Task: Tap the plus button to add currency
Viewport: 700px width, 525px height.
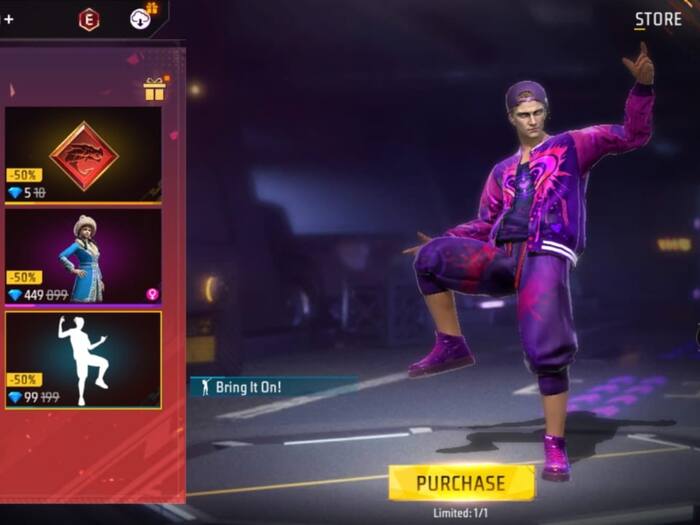Action: point(9,19)
